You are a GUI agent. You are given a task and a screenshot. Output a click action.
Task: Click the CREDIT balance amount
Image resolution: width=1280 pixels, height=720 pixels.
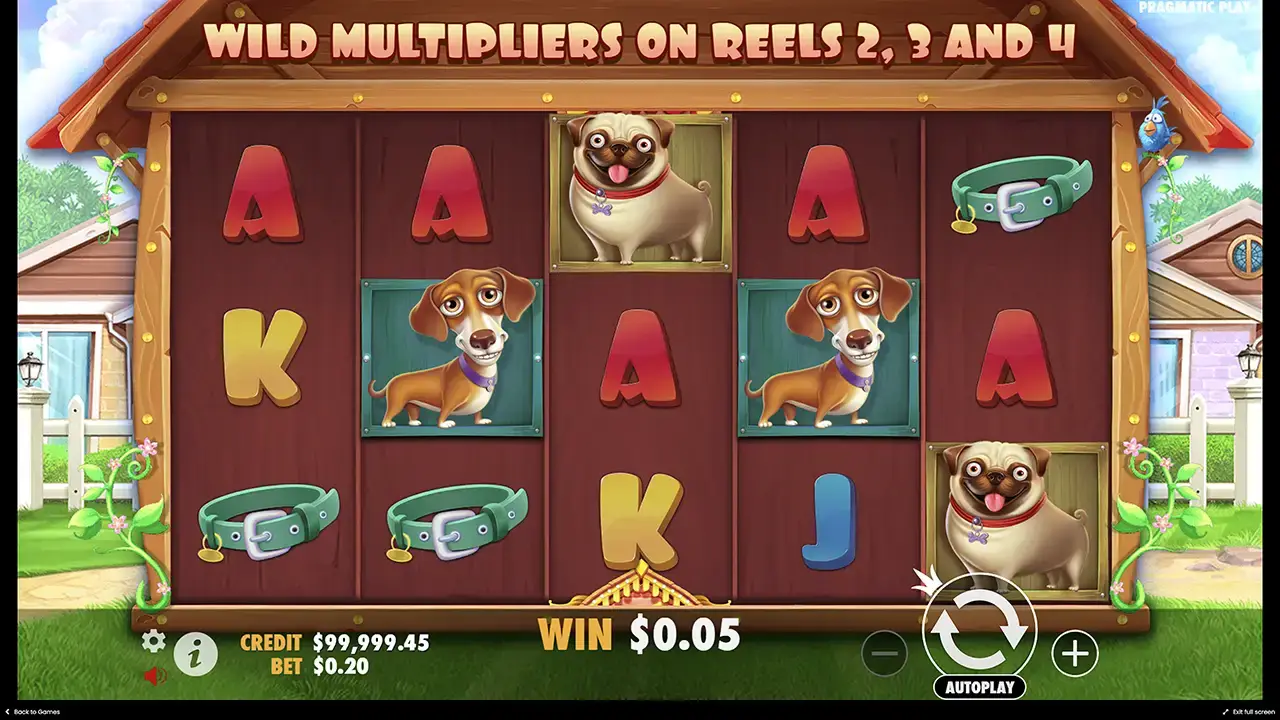pos(369,643)
